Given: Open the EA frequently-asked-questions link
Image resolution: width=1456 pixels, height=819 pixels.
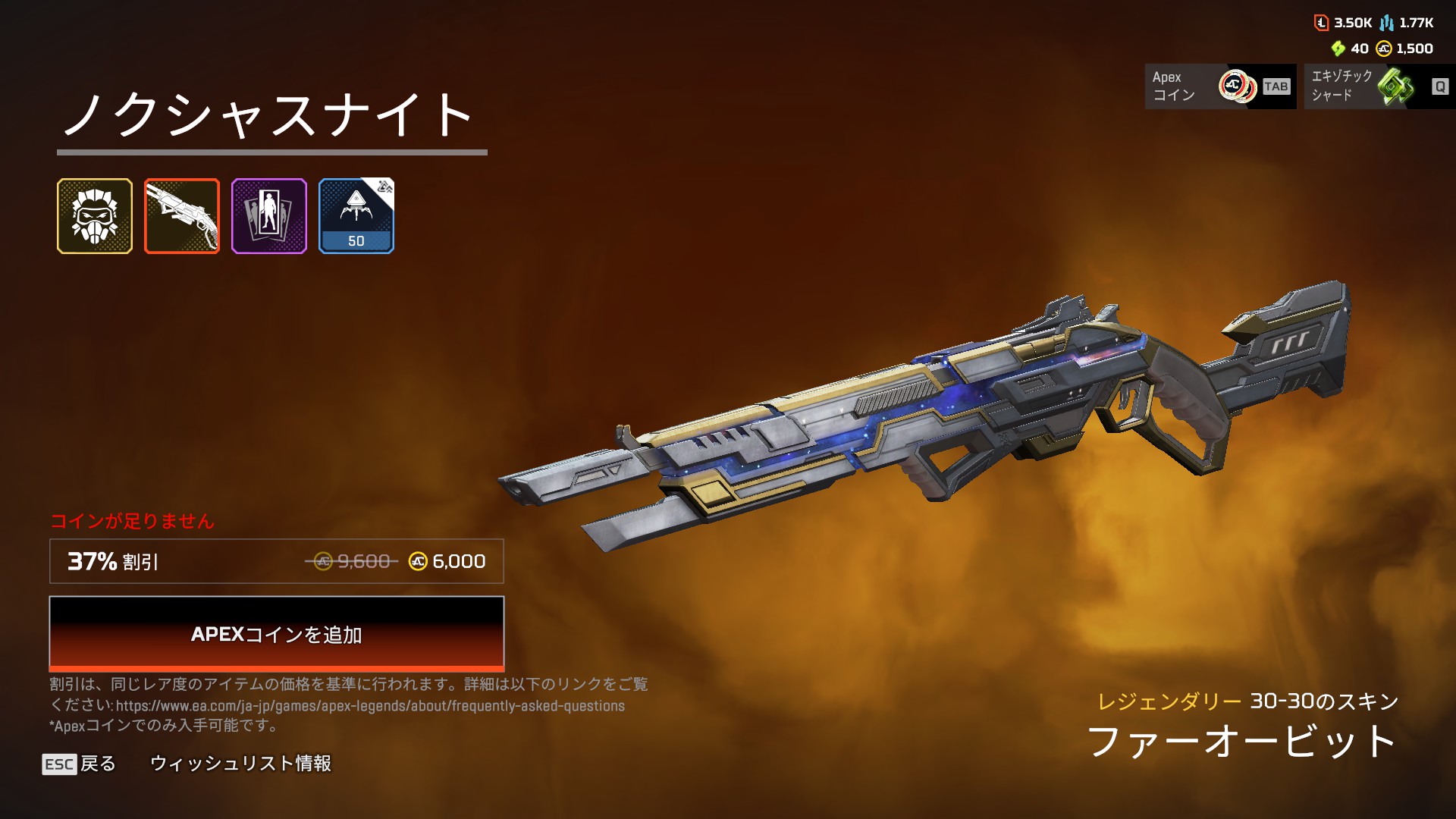Looking at the screenshot, I should [x=370, y=706].
